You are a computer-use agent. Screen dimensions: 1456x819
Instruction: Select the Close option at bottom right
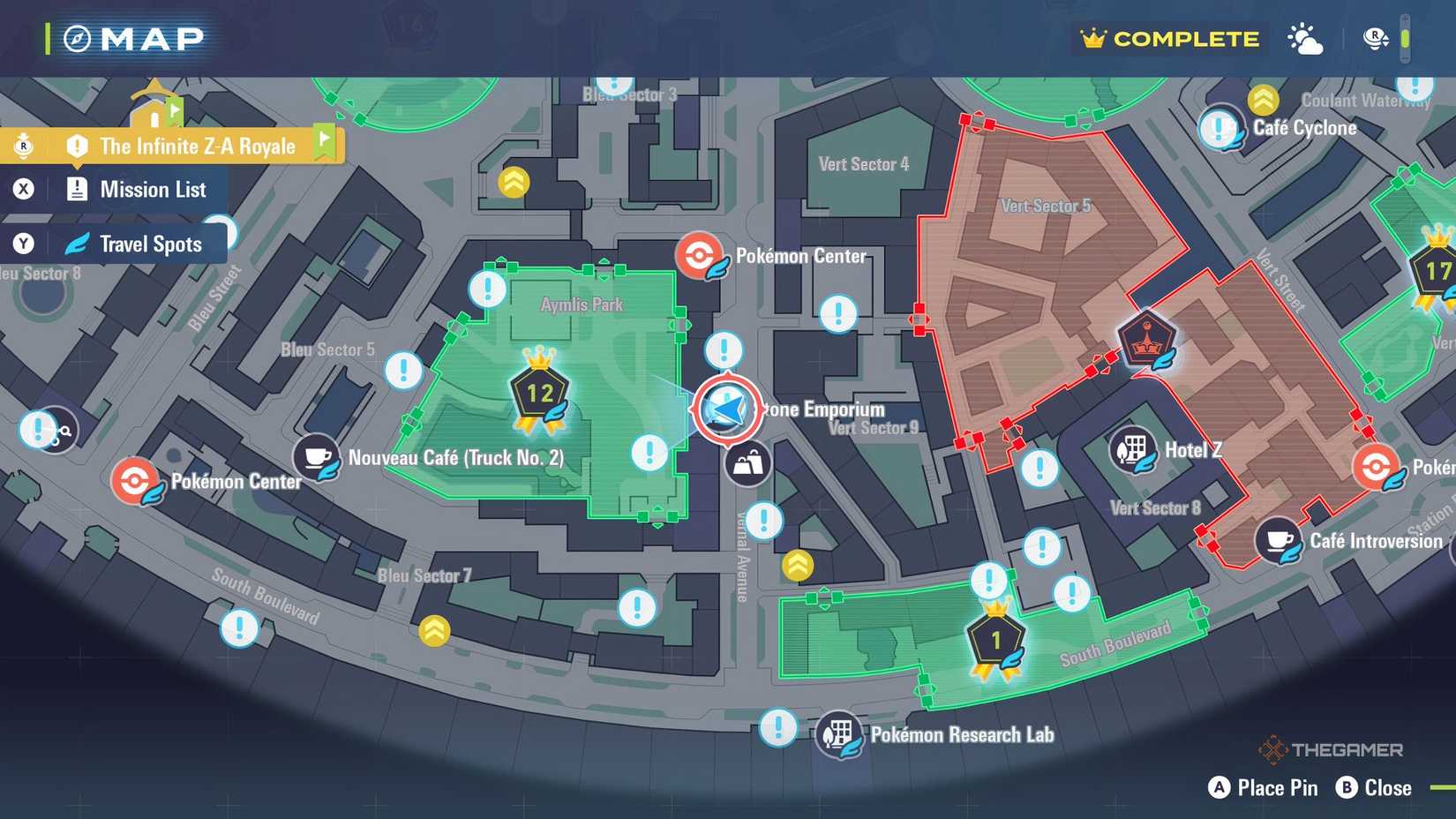pyautogui.click(x=1374, y=787)
